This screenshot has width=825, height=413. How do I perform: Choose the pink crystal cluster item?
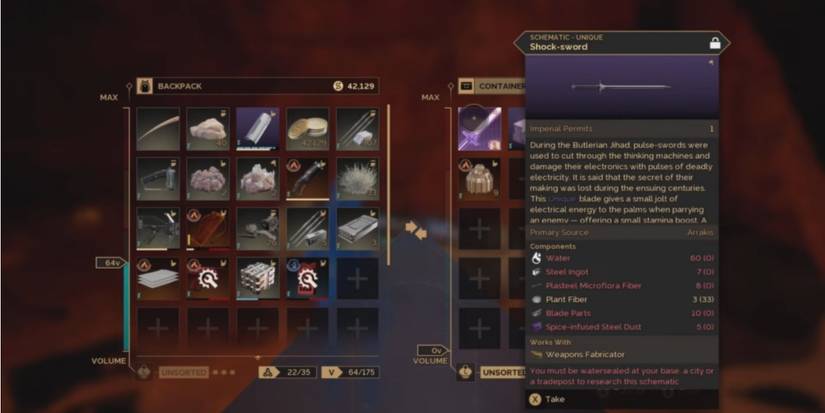pos(208,178)
